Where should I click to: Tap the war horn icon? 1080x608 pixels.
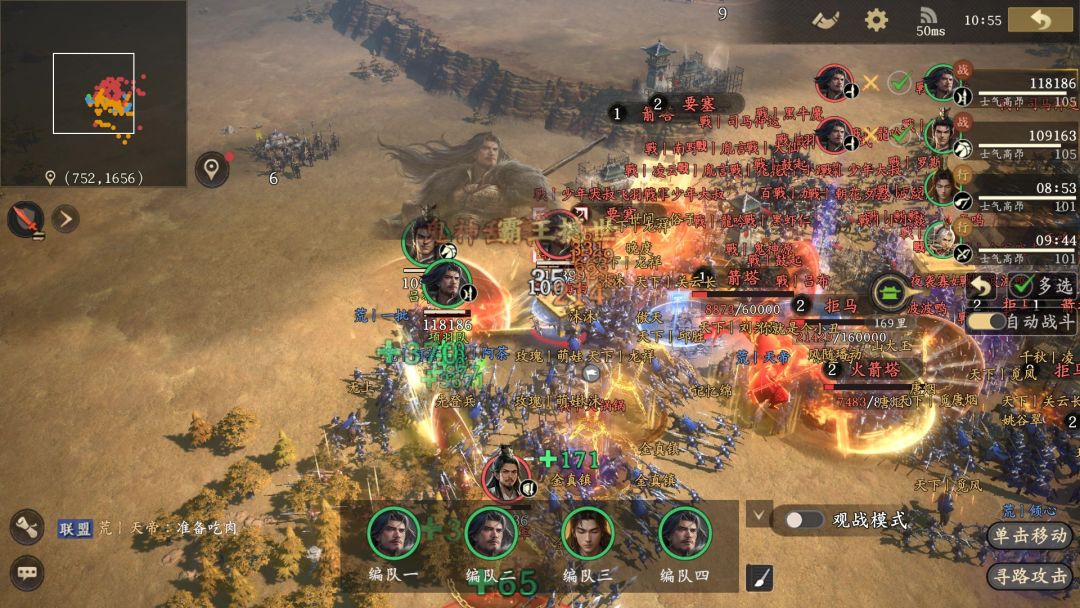825,20
